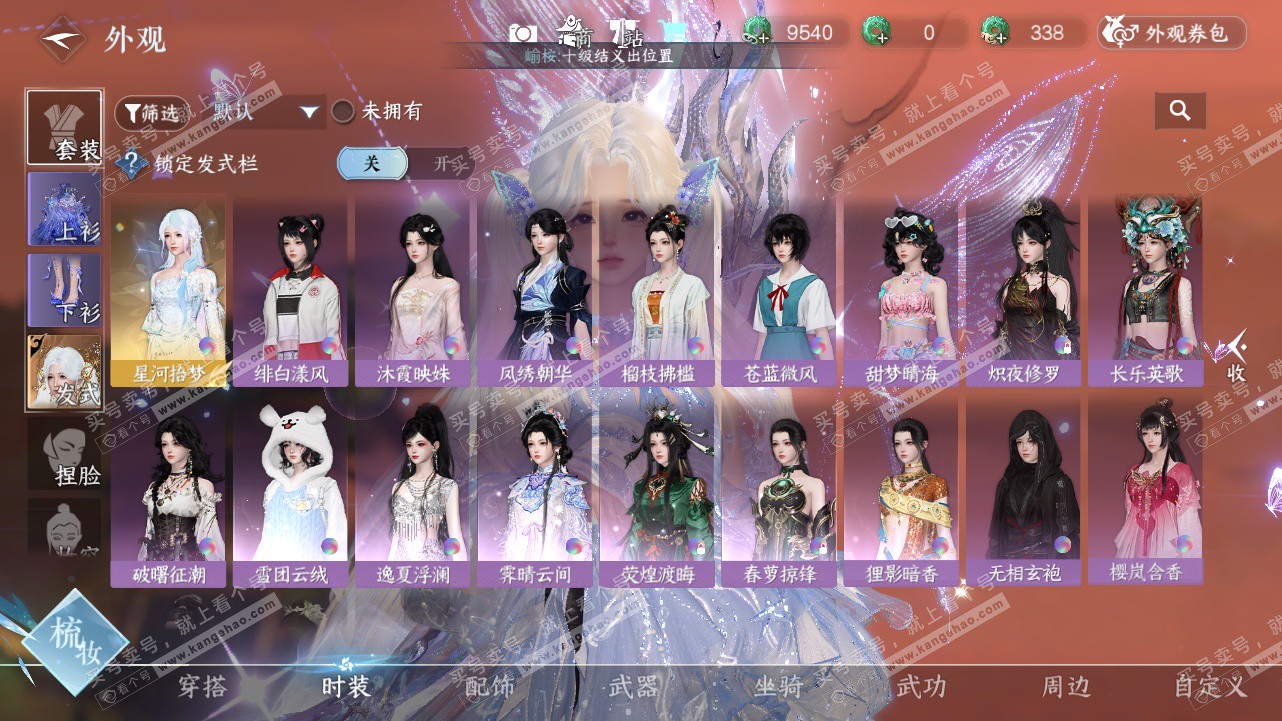
Task: Switch to the 坐骑 mounts tab
Action: click(778, 686)
